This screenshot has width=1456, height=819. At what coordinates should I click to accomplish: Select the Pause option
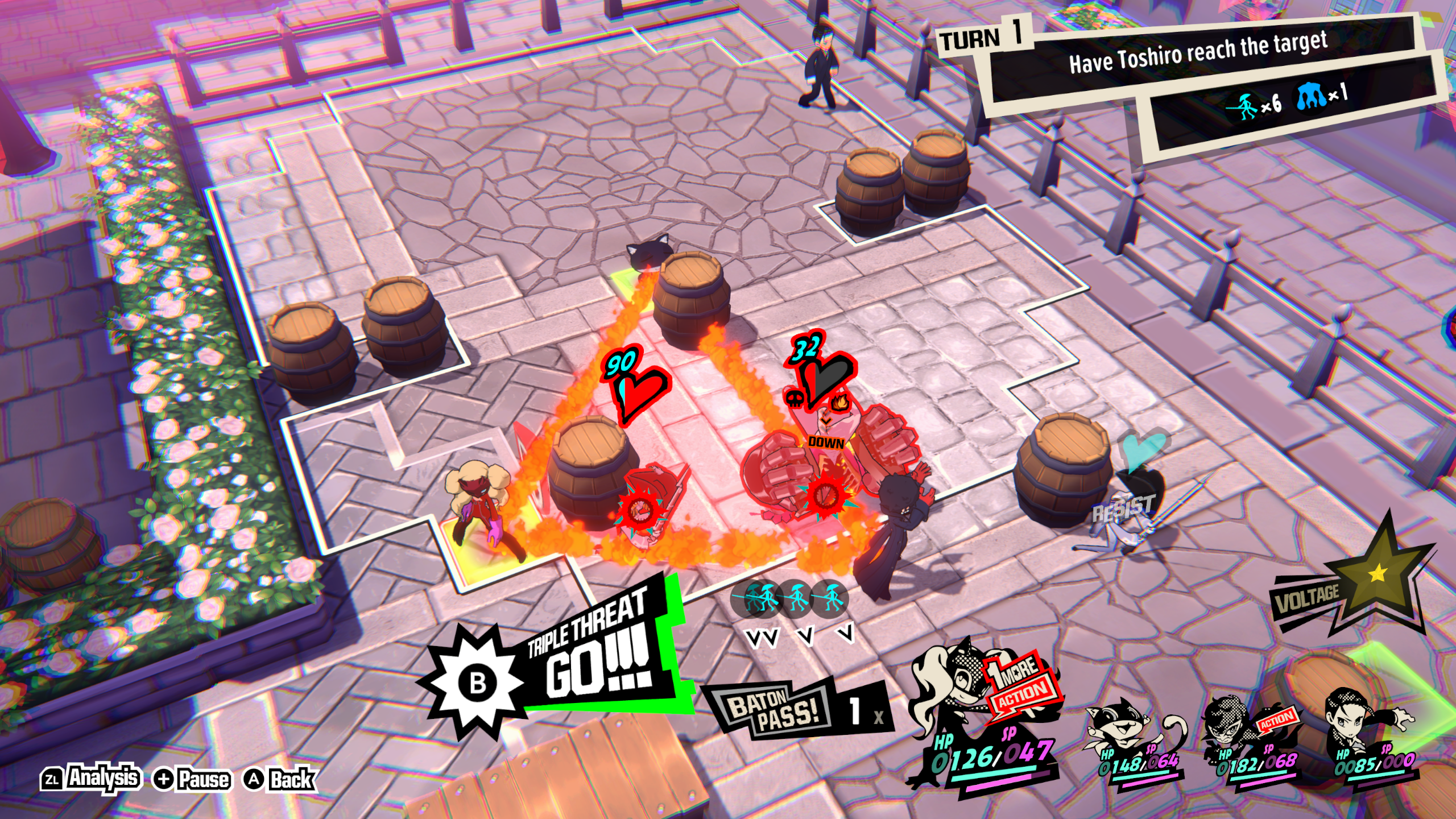click(x=192, y=779)
